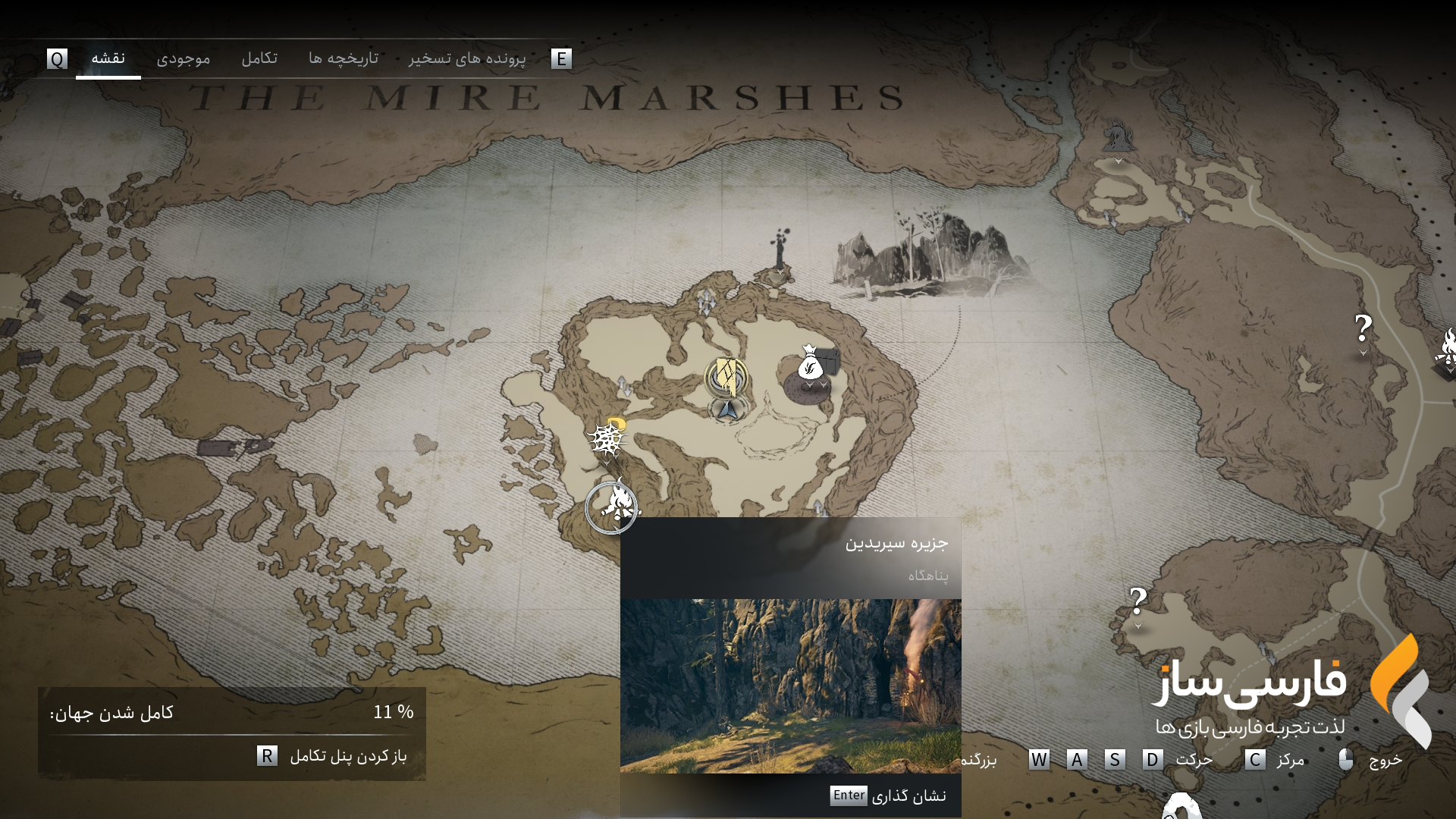Select the loot bag map marker

pyautogui.click(x=810, y=364)
